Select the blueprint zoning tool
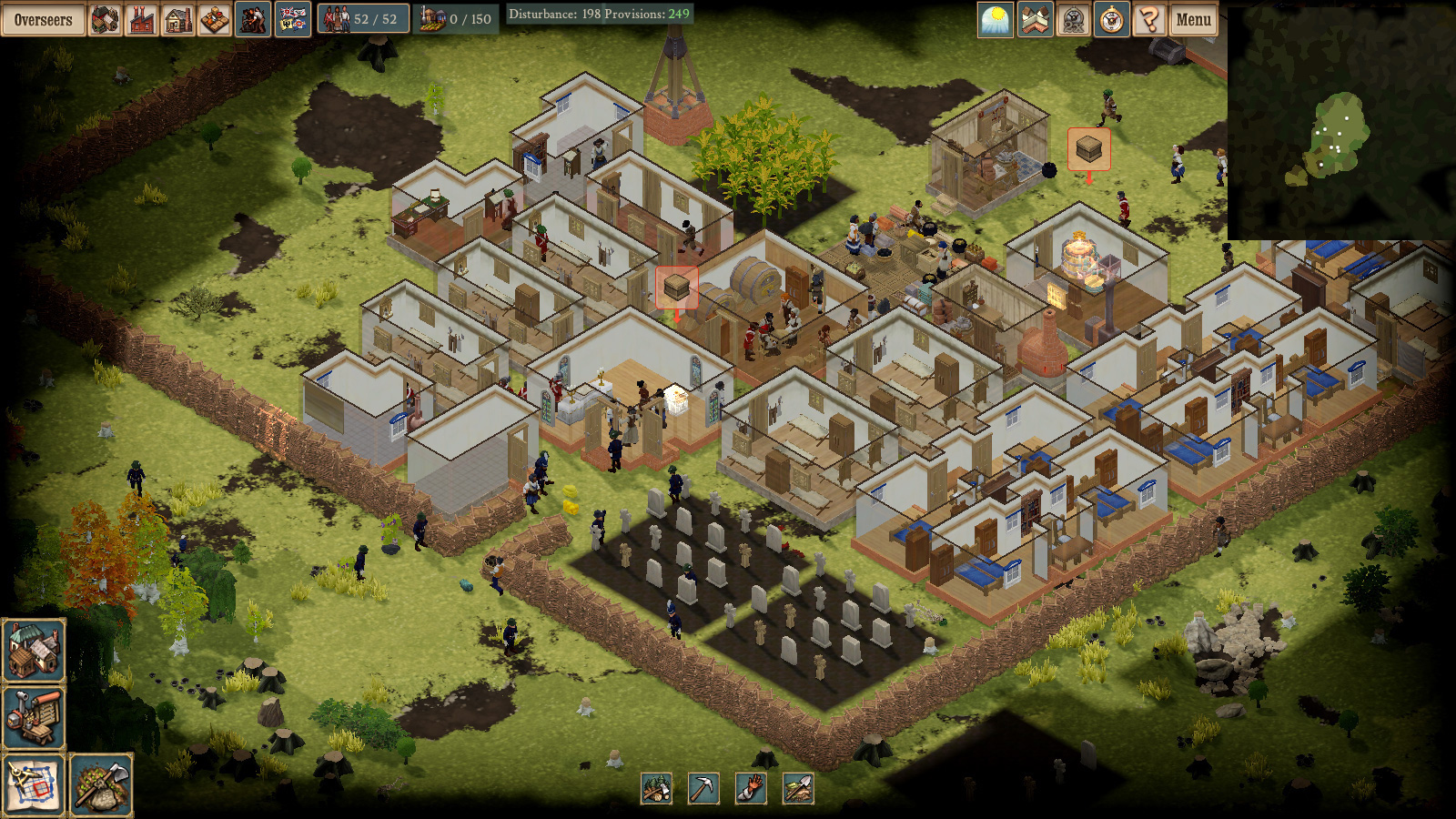 point(34,784)
